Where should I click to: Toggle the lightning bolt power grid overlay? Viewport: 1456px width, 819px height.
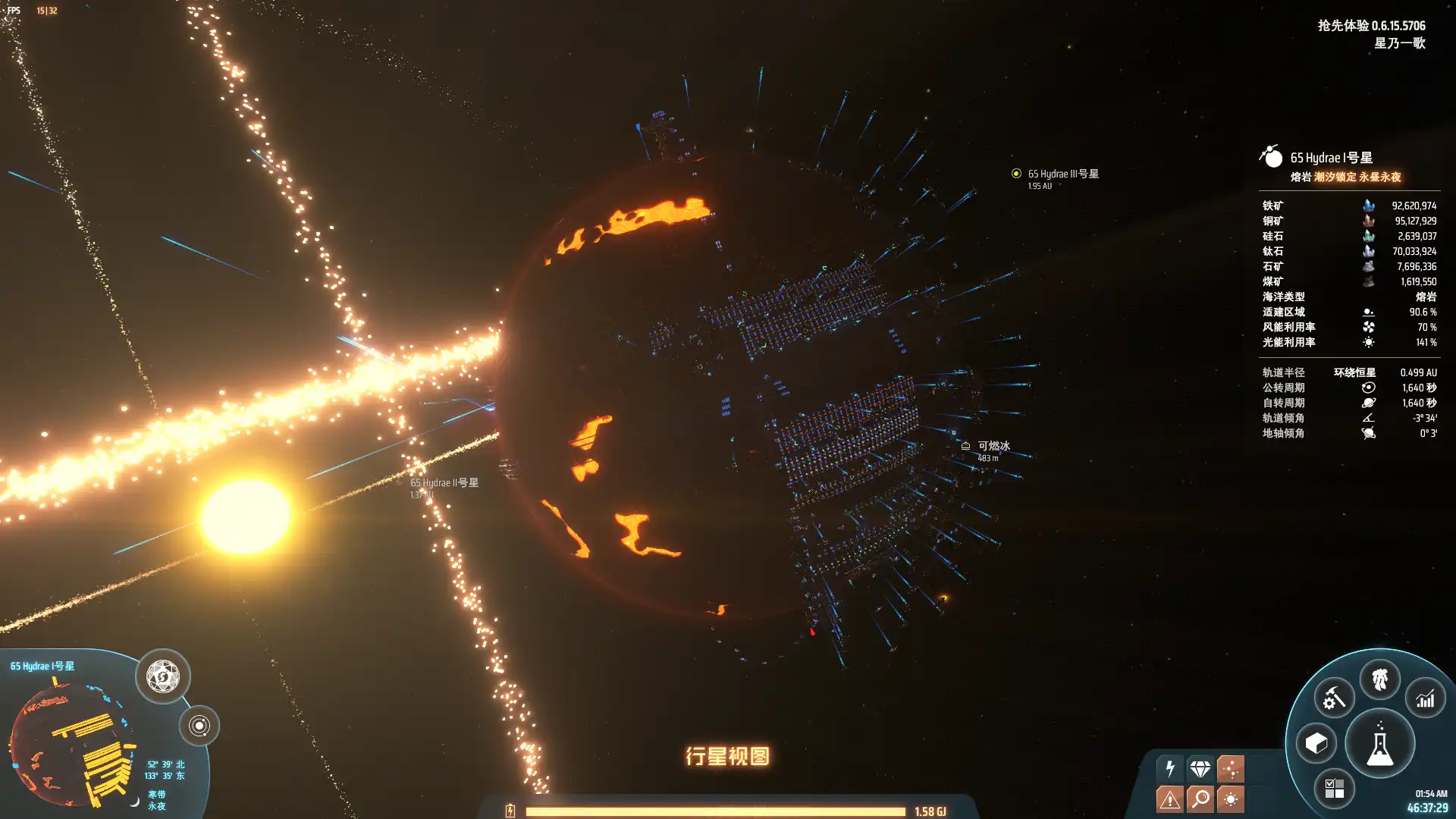pyautogui.click(x=1170, y=768)
